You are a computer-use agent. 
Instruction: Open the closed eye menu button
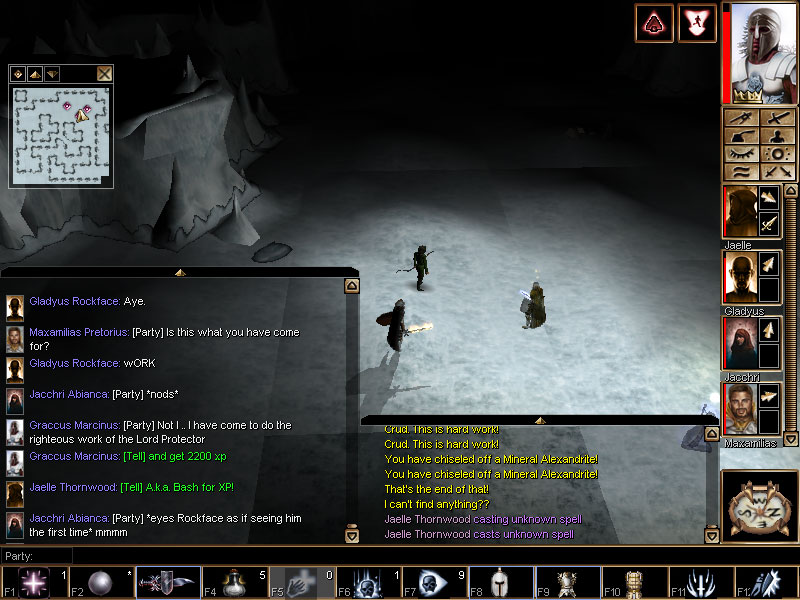click(743, 154)
